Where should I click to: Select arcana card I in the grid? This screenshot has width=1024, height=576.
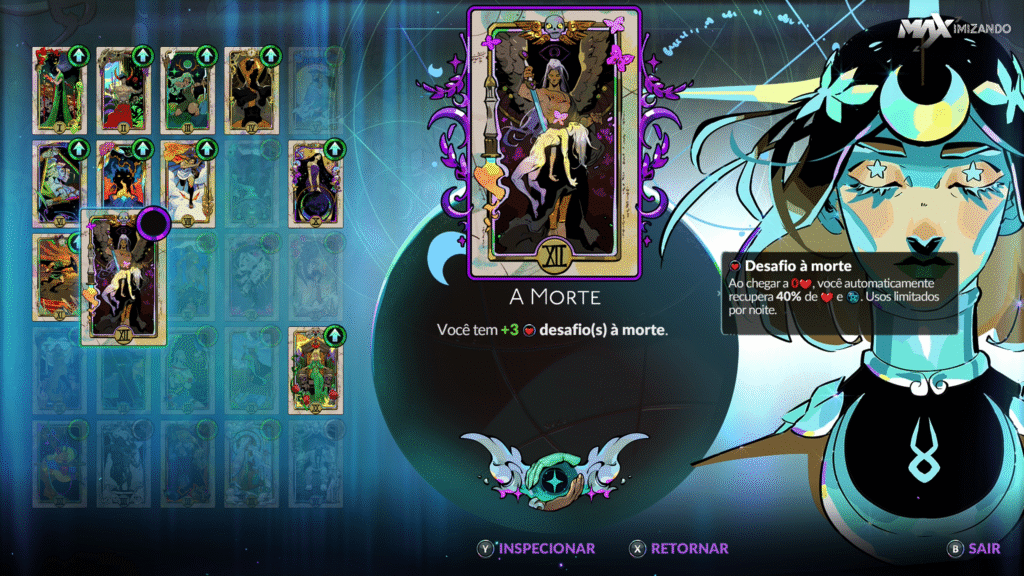59,90
